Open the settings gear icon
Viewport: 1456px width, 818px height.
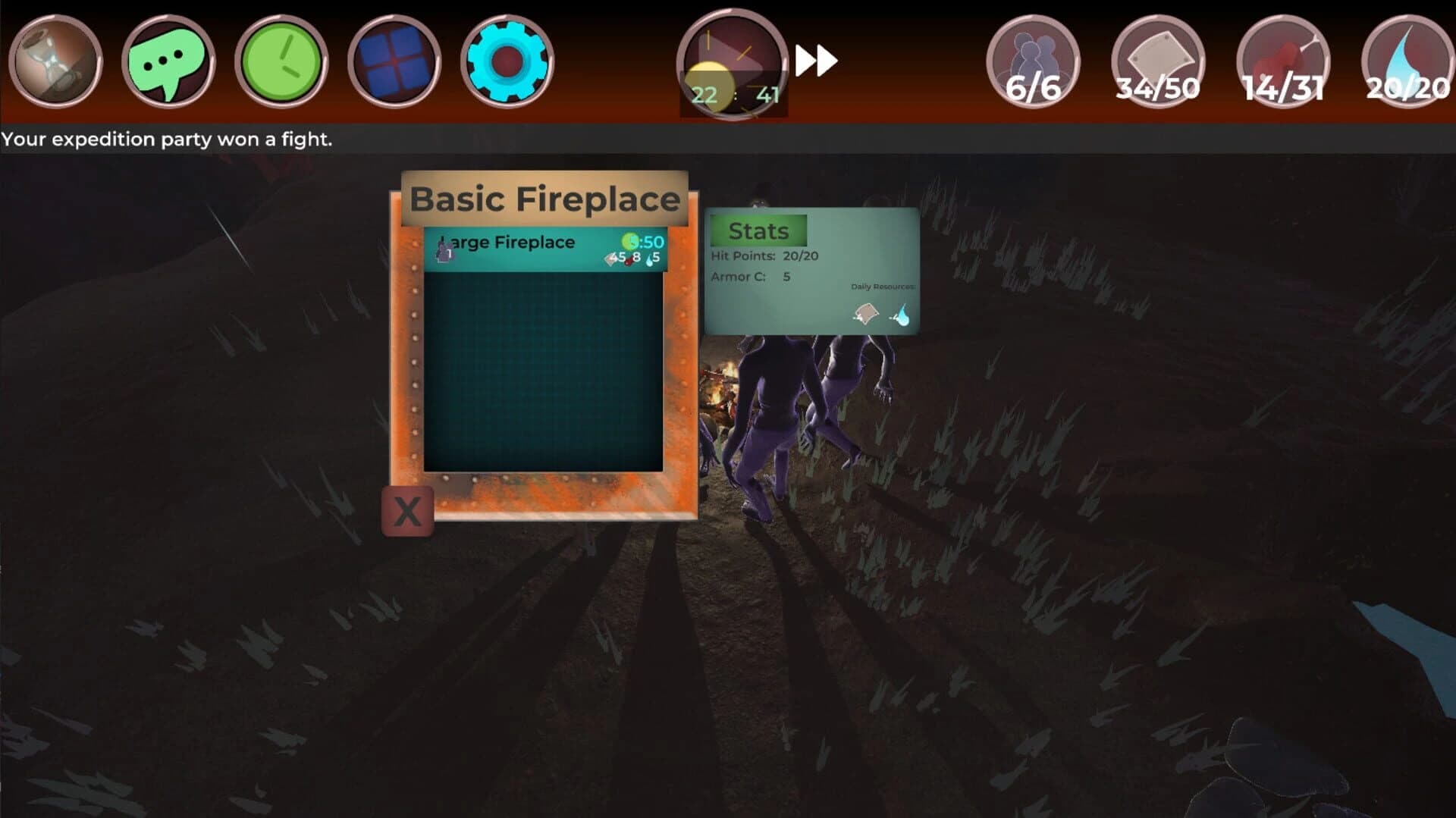[507, 63]
